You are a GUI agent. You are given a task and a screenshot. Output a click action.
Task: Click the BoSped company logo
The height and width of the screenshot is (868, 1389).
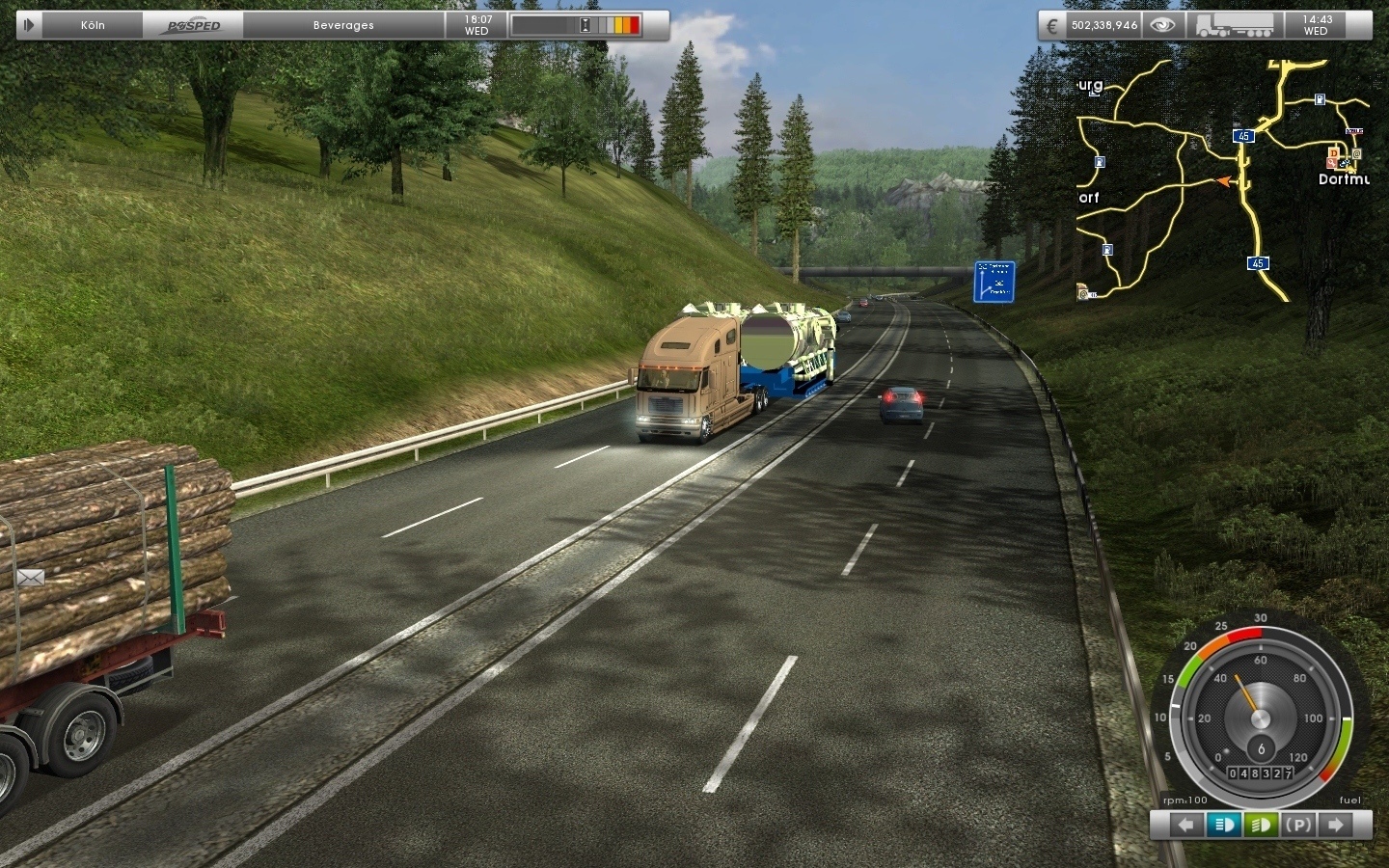(194, 25)
